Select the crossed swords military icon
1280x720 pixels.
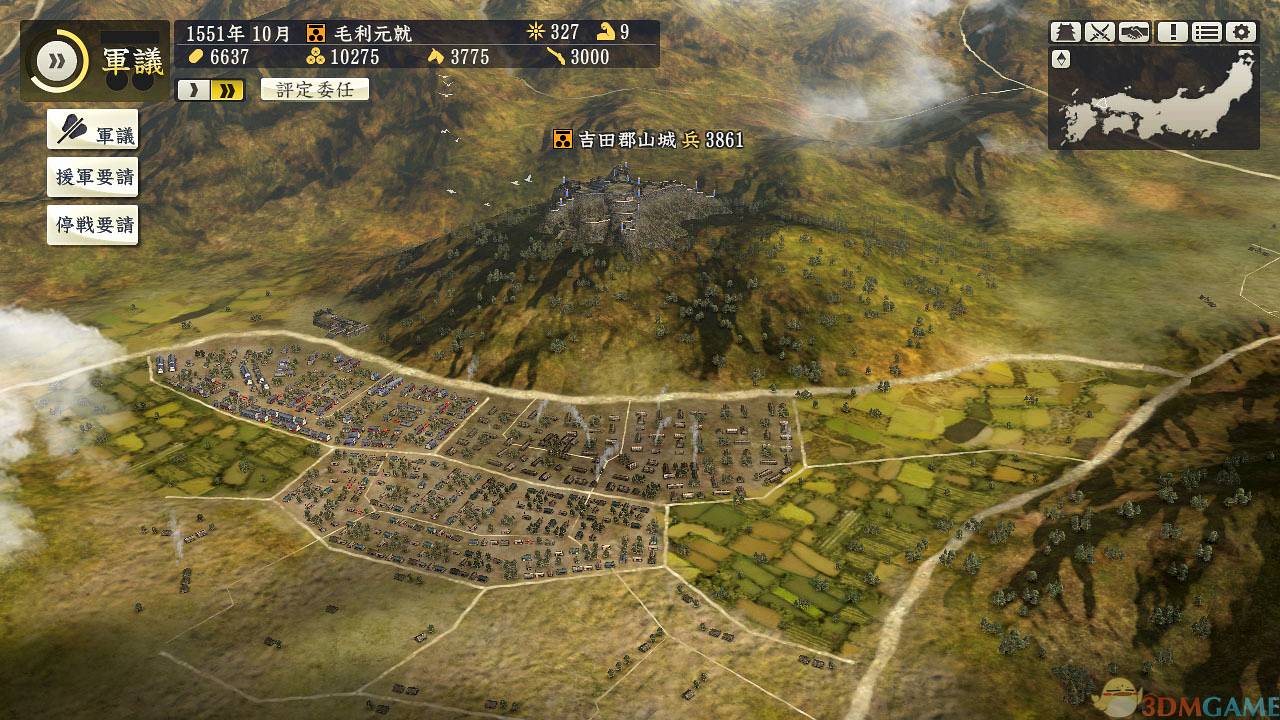click(1098, 31)
